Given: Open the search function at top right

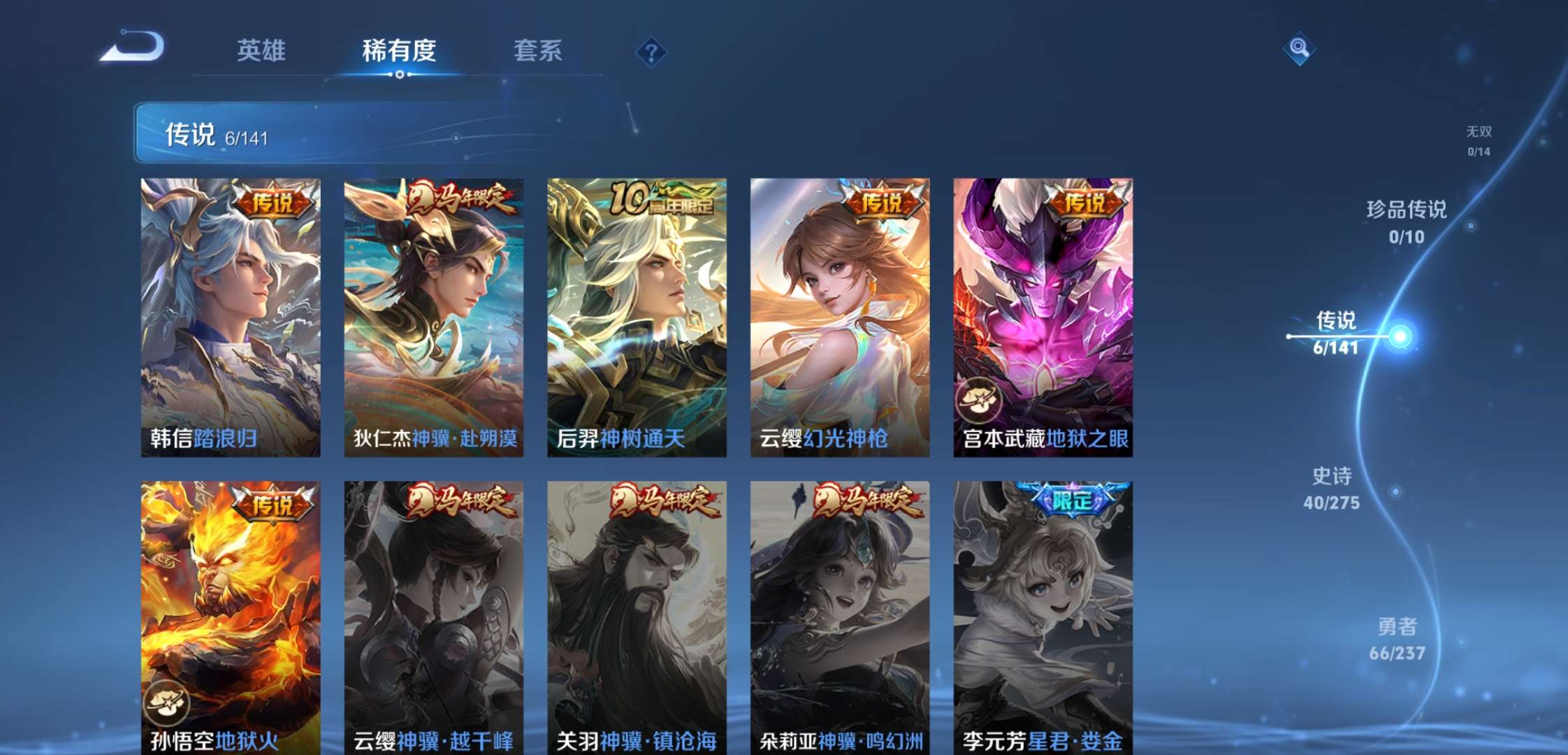Looking at the screenshot, I should coord(1300,49).
